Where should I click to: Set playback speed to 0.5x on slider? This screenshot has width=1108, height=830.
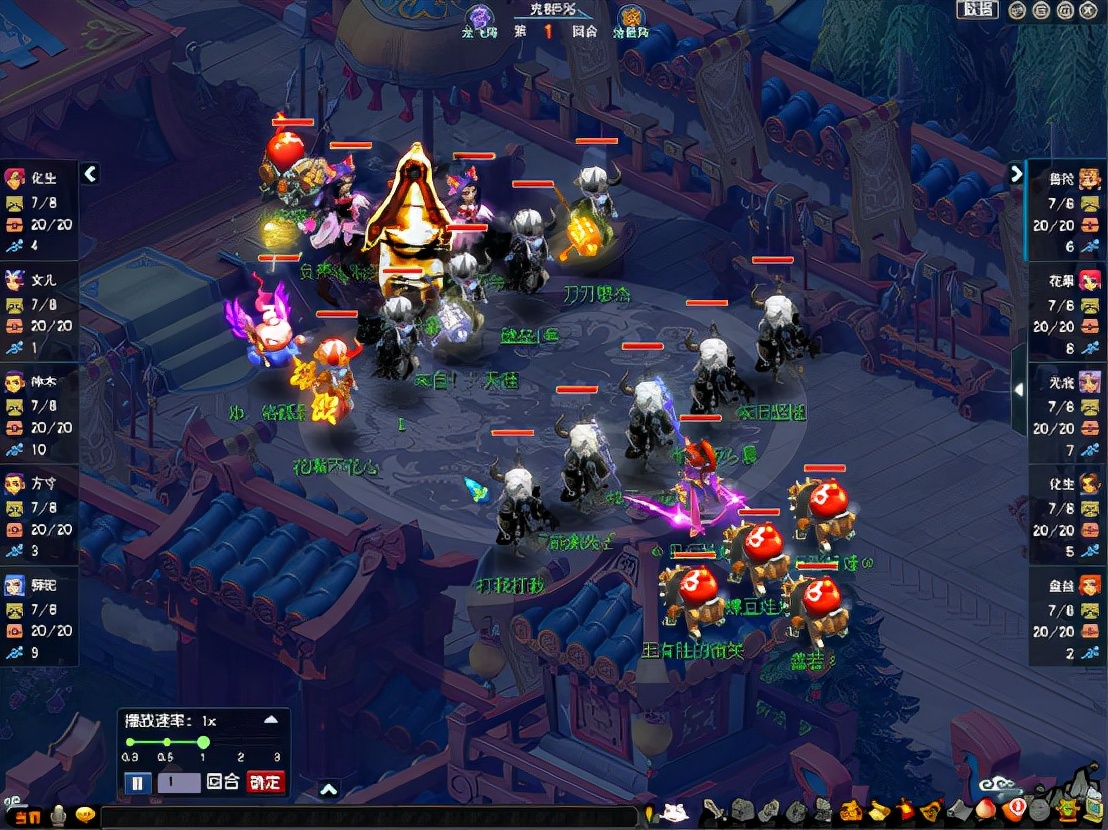[x=167, y=742]
